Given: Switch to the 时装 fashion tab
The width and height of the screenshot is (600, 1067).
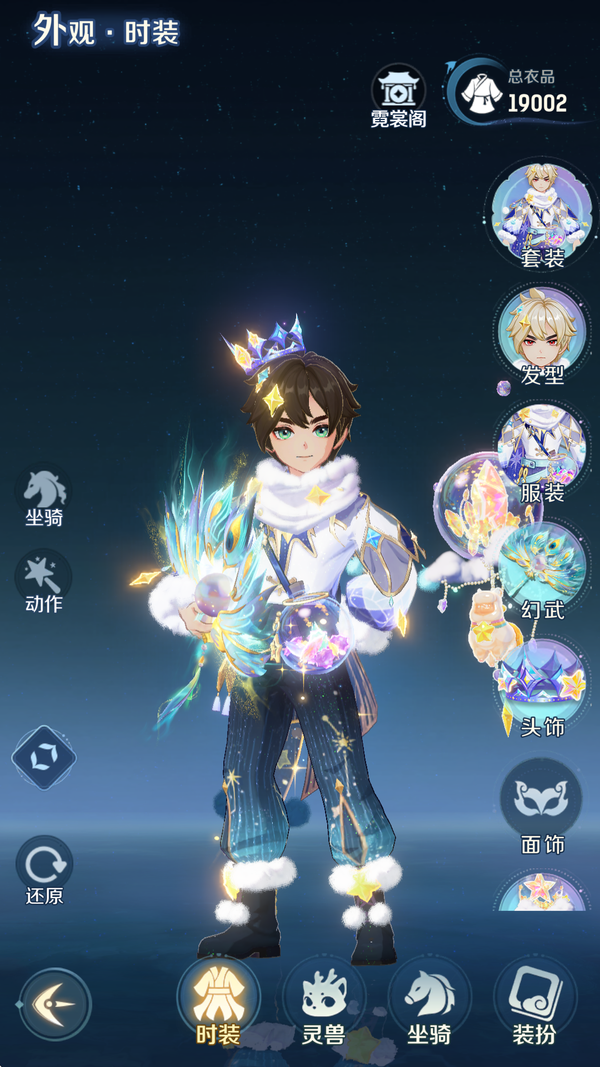Looking at the screenshot, I should point(217,1002).
